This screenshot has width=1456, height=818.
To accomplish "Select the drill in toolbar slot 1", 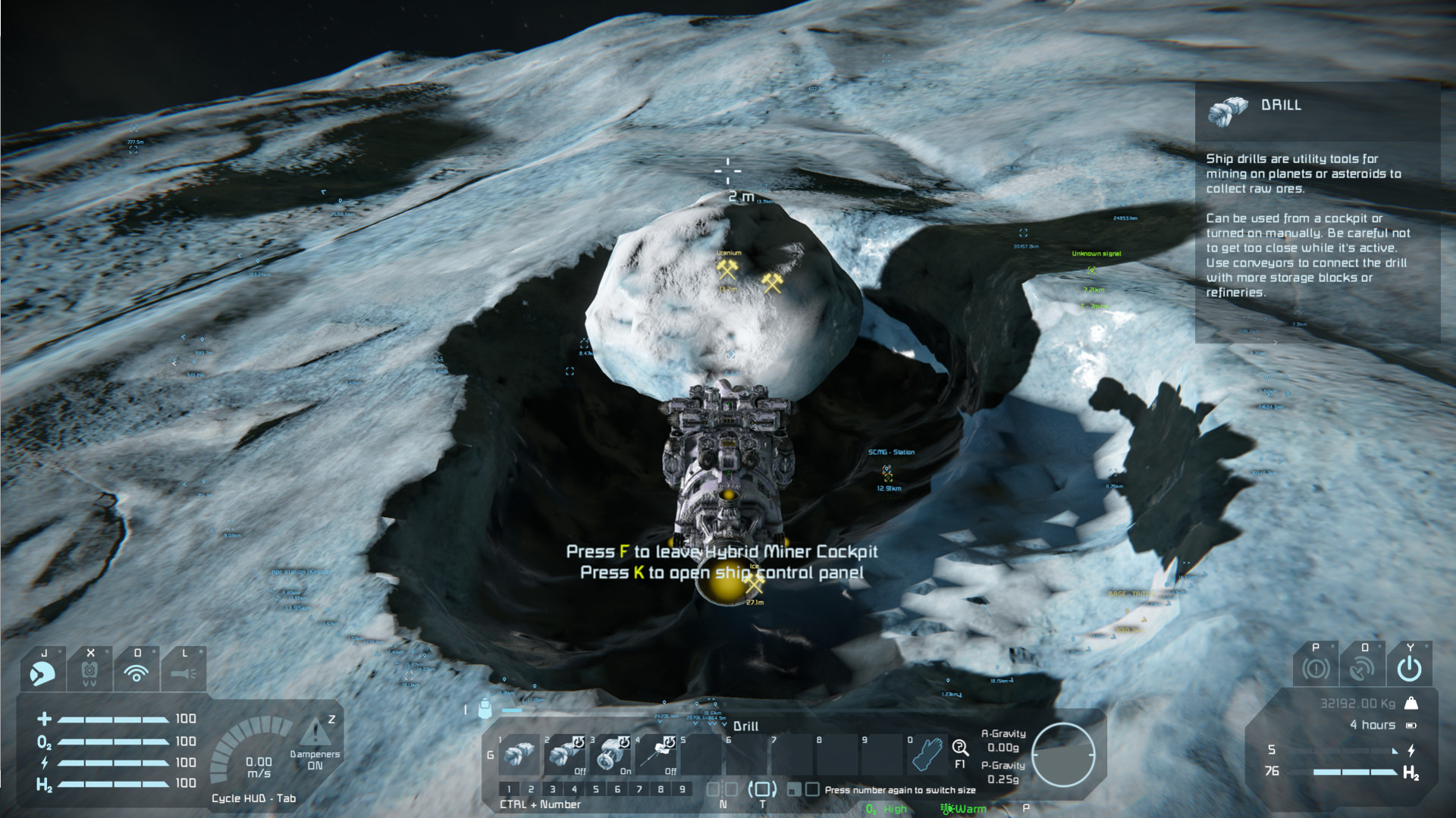I will [x=519, y=755].
